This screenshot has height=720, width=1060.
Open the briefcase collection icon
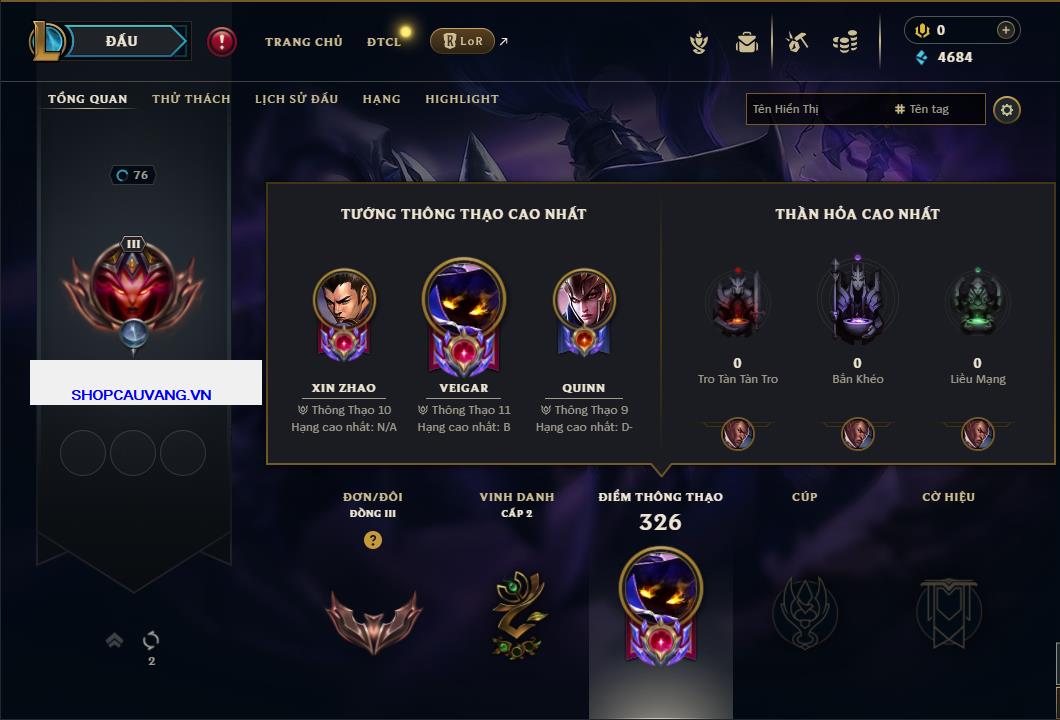coord(747,42)
